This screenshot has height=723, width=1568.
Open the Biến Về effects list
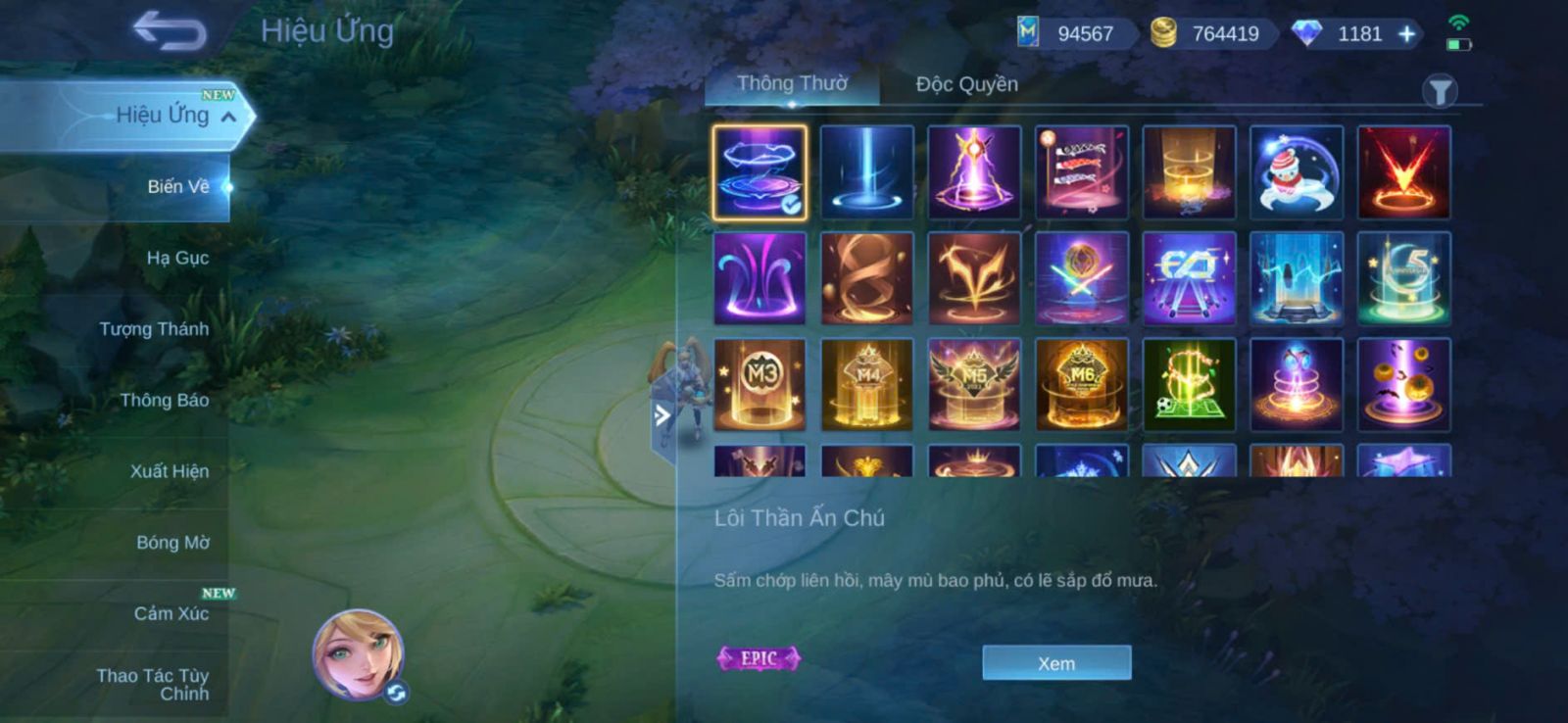178,186
